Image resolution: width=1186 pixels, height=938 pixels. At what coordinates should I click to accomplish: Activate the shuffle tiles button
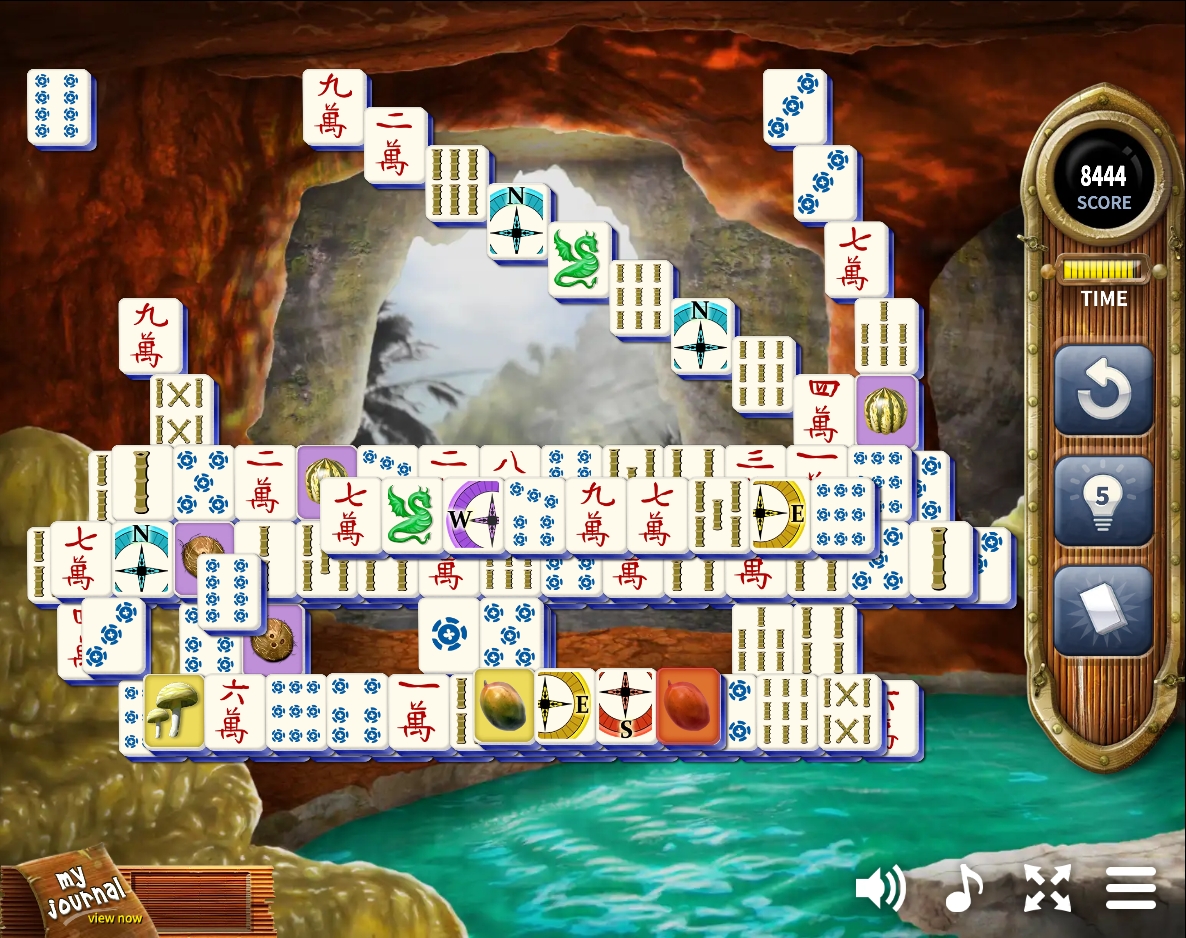1103,611
